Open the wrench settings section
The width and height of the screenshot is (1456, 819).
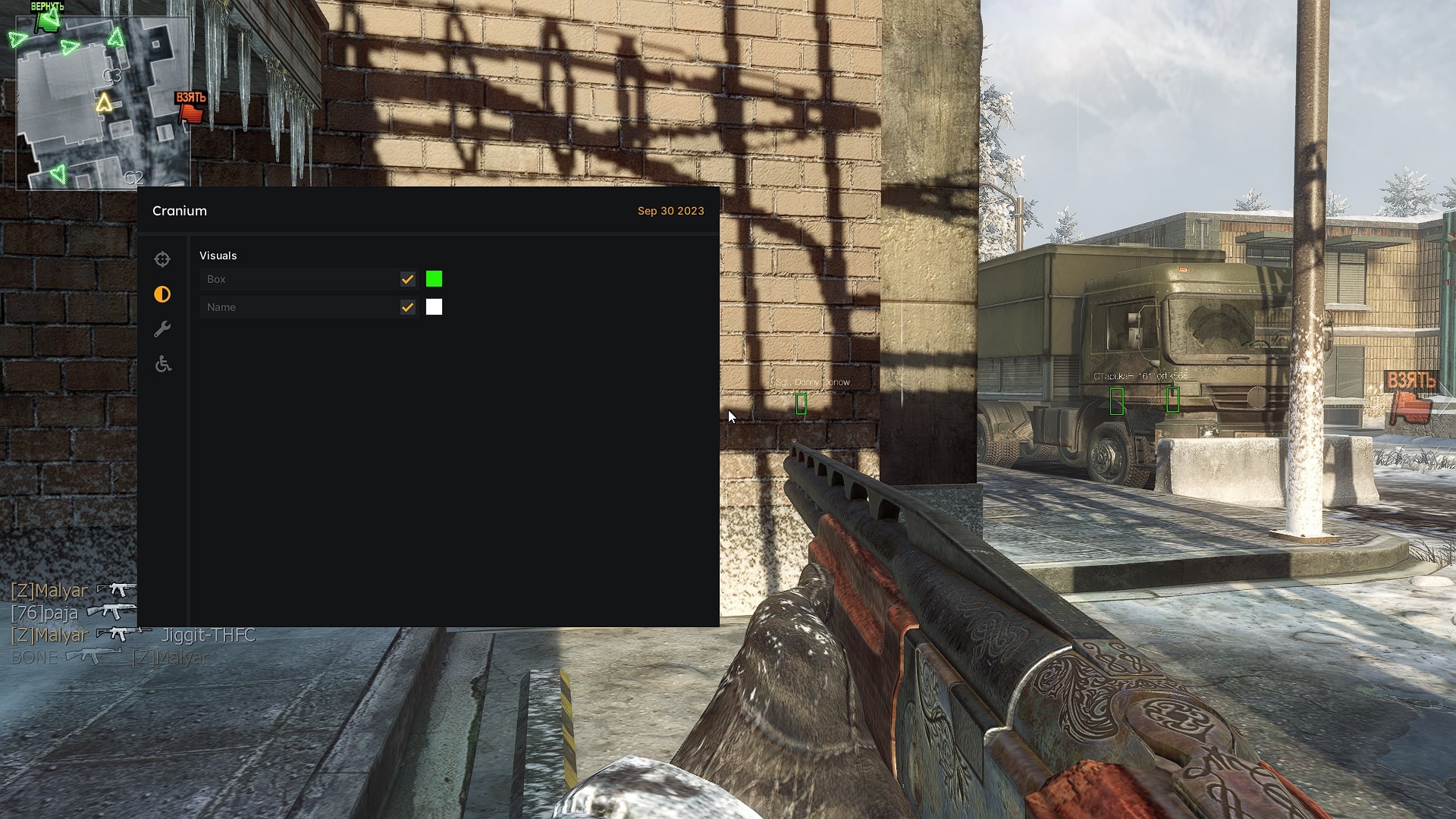click(x=162, y=329)
